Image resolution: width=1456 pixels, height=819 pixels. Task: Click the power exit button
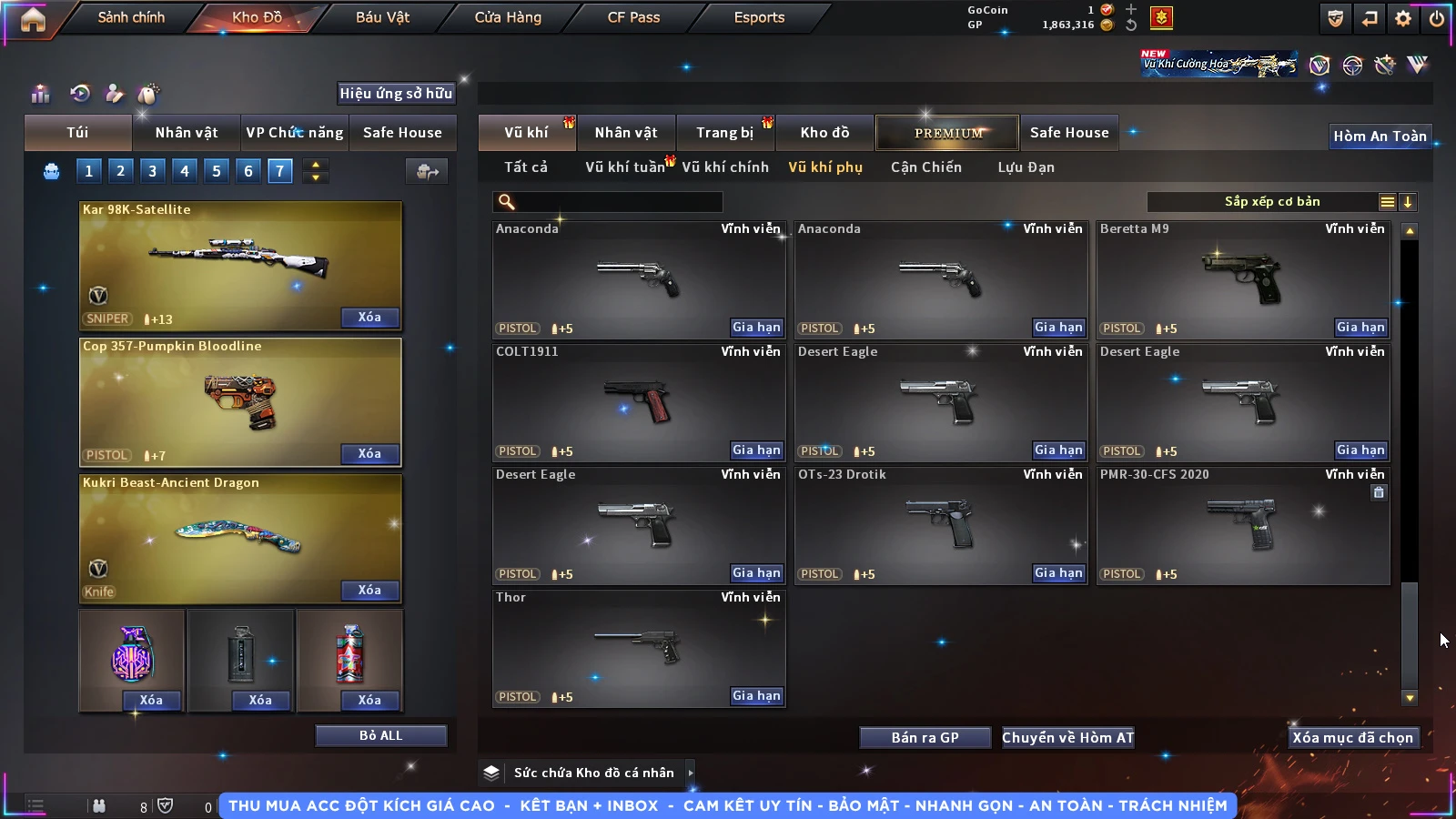(x=1437, y=18)
